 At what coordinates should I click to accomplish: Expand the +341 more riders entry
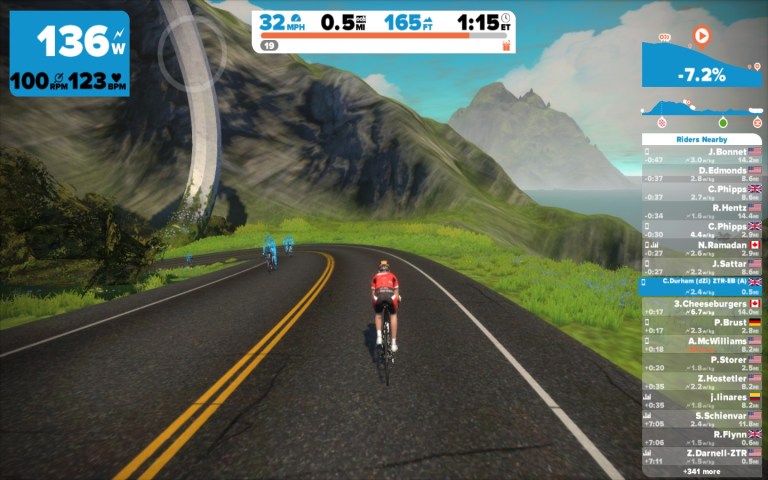click(x=702, y=471)
